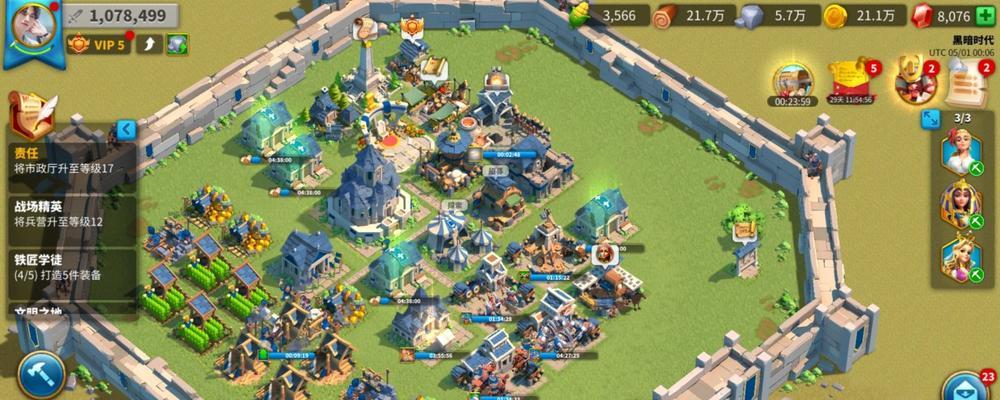1000x400 pixels.
Task: Tap the white upward arrow boost icon
Action: click(149, 44)
